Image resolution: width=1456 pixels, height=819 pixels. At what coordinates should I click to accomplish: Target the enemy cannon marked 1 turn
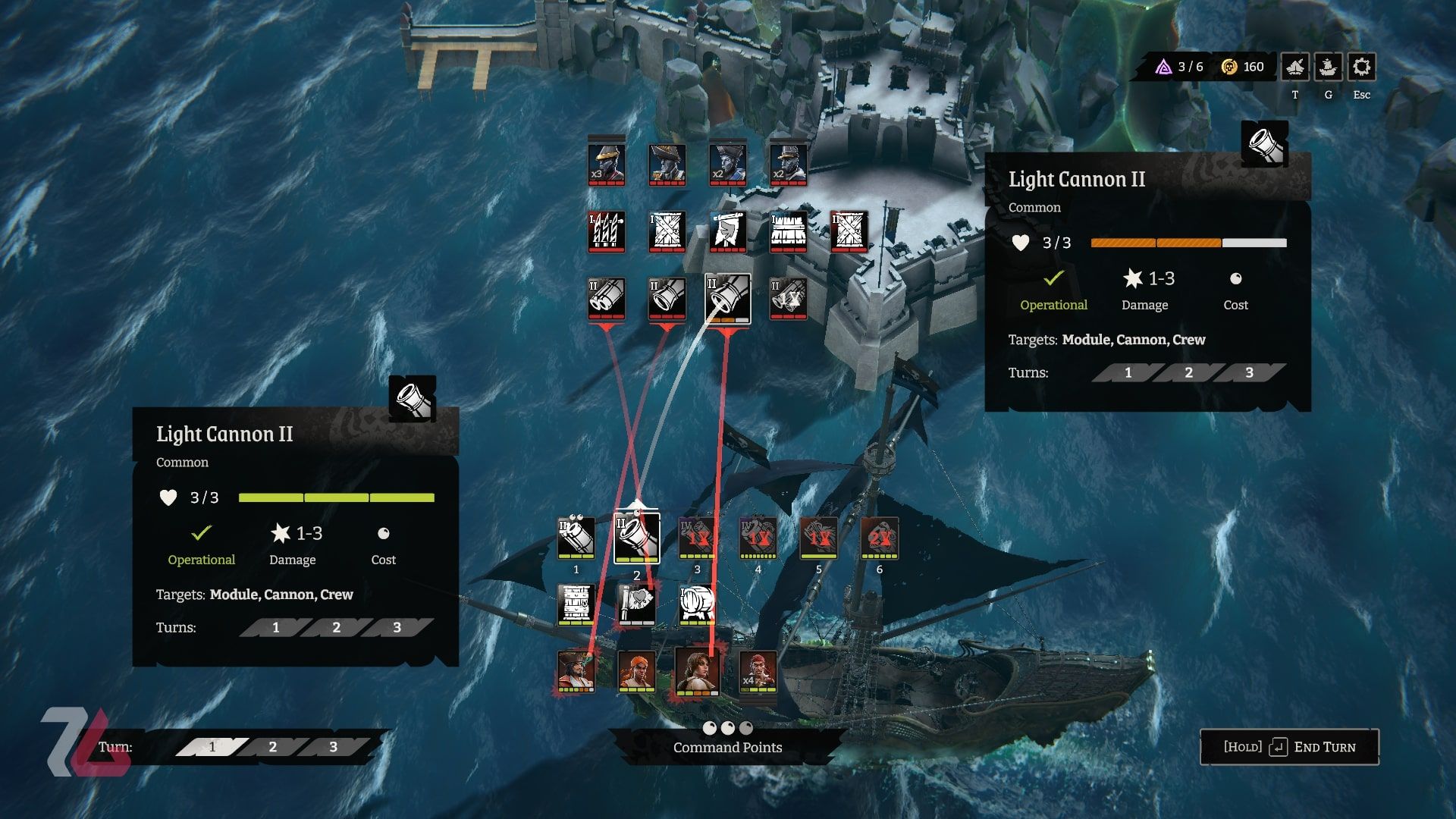point(788,298)
